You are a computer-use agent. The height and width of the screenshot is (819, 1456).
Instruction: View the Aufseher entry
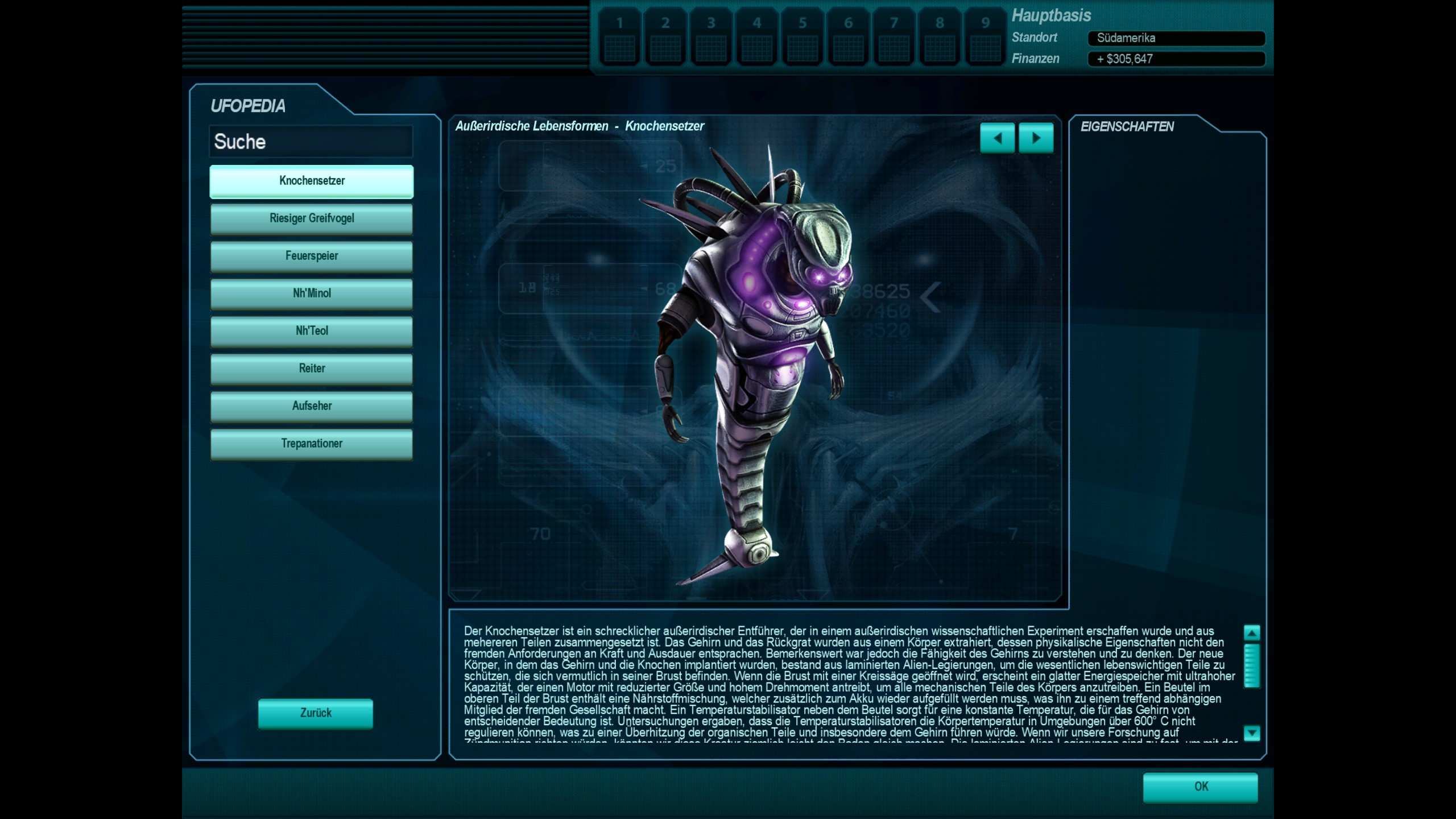[x=312, y=406]
